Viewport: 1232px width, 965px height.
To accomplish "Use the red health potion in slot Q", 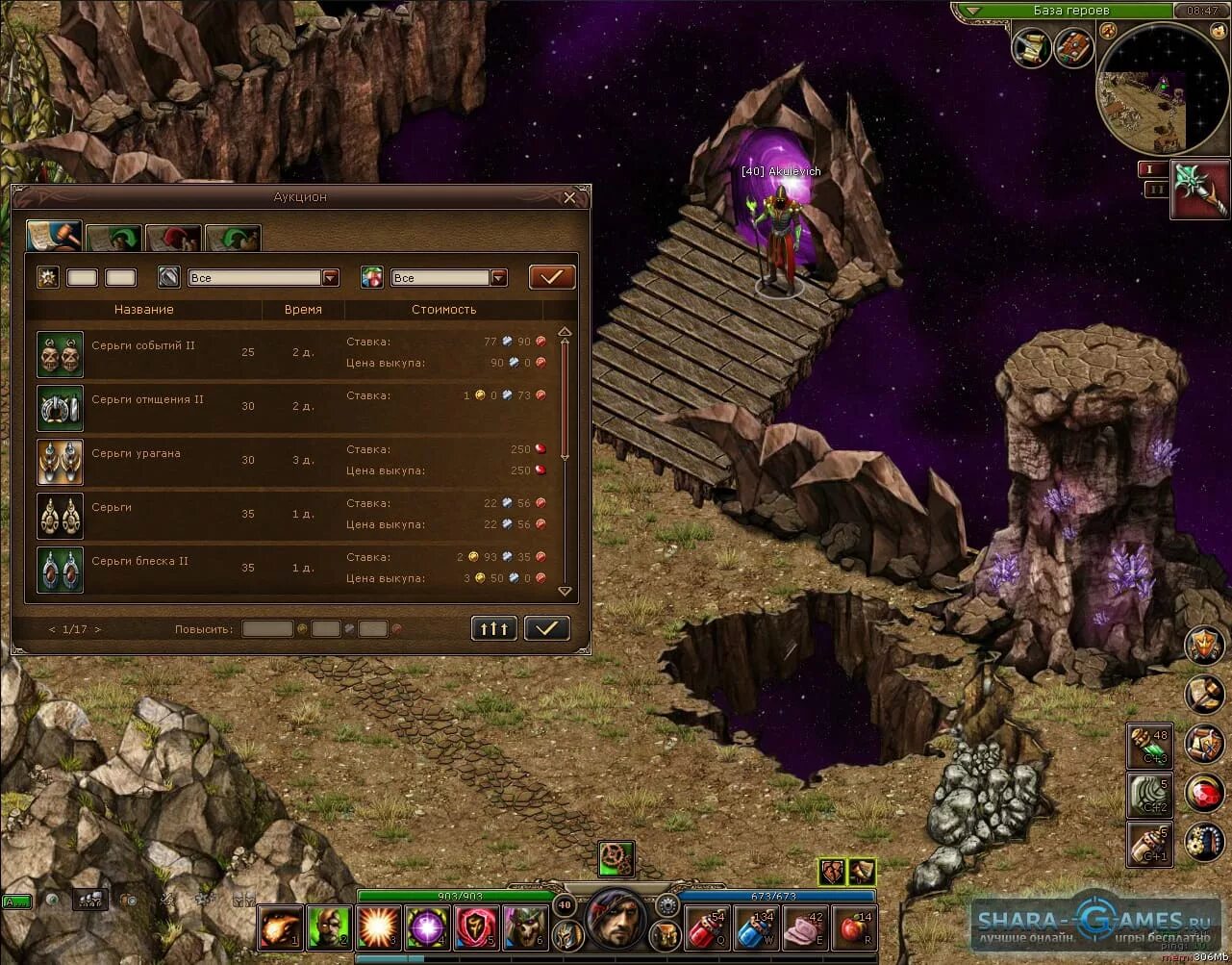I will 707,929.
